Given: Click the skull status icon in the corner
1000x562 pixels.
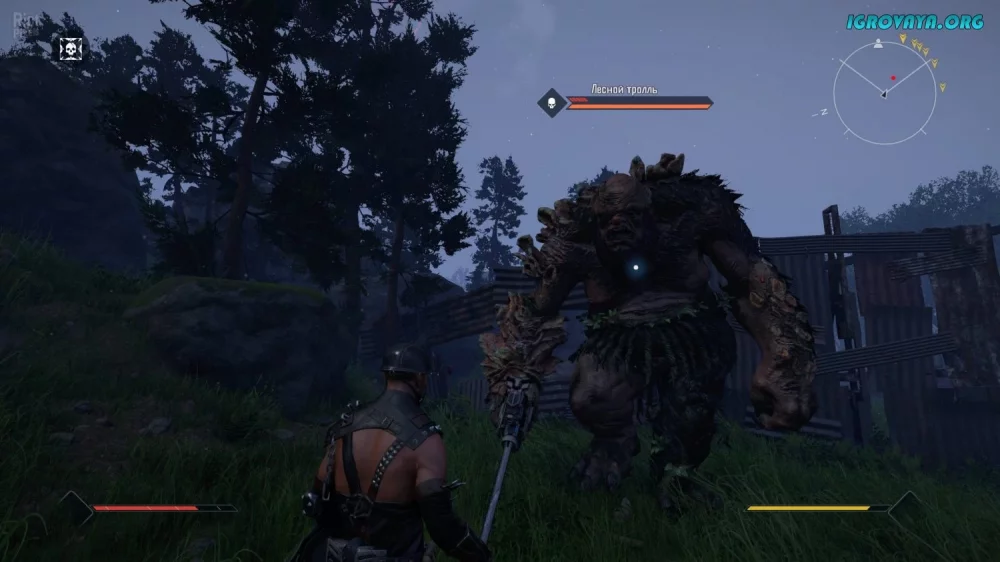Looking at the screenshot, I should point(70,48).
